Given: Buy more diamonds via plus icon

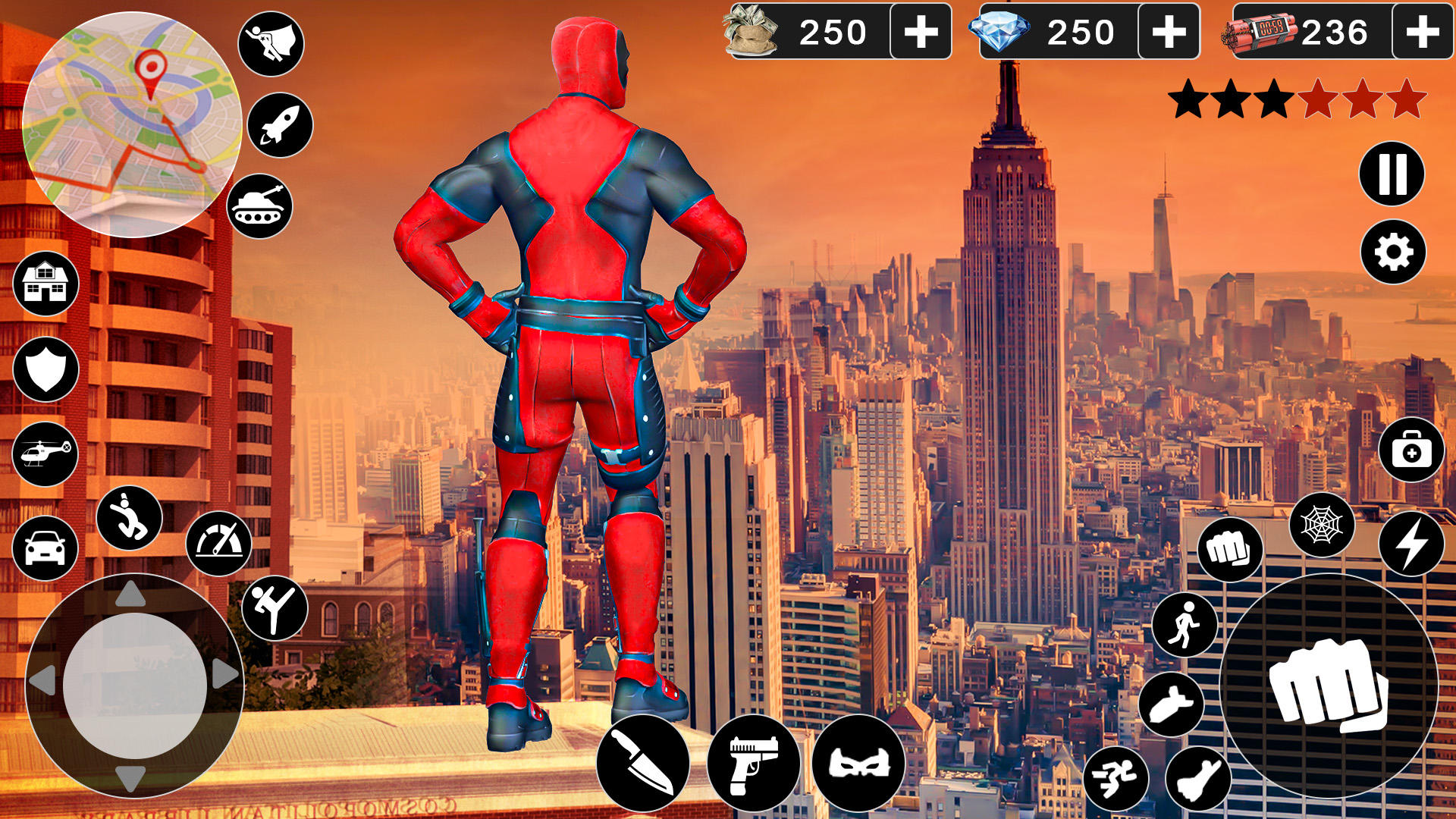Looking at the screenshot, I should 1171,32.
